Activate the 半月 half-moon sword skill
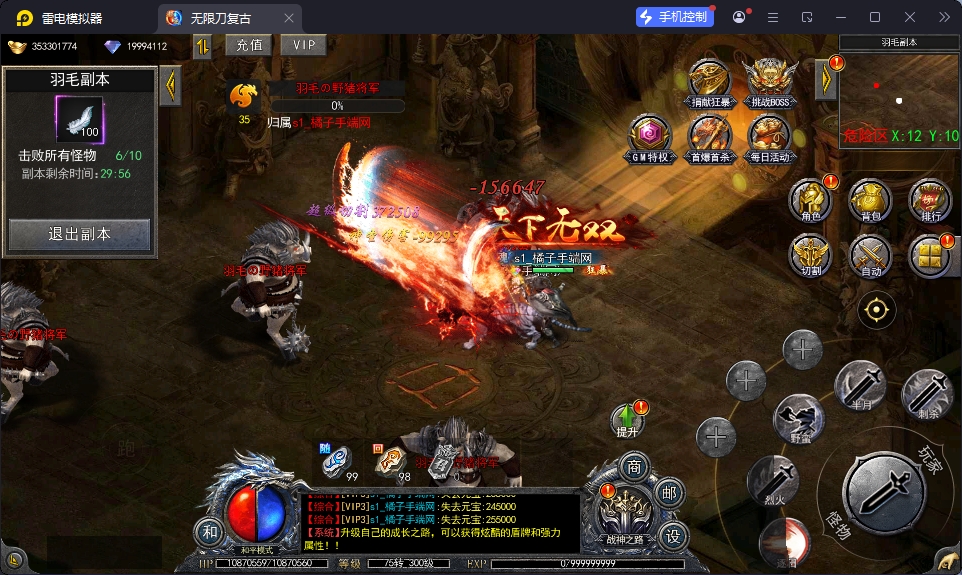This screenshot has width=962, height=575. (861, 386)
